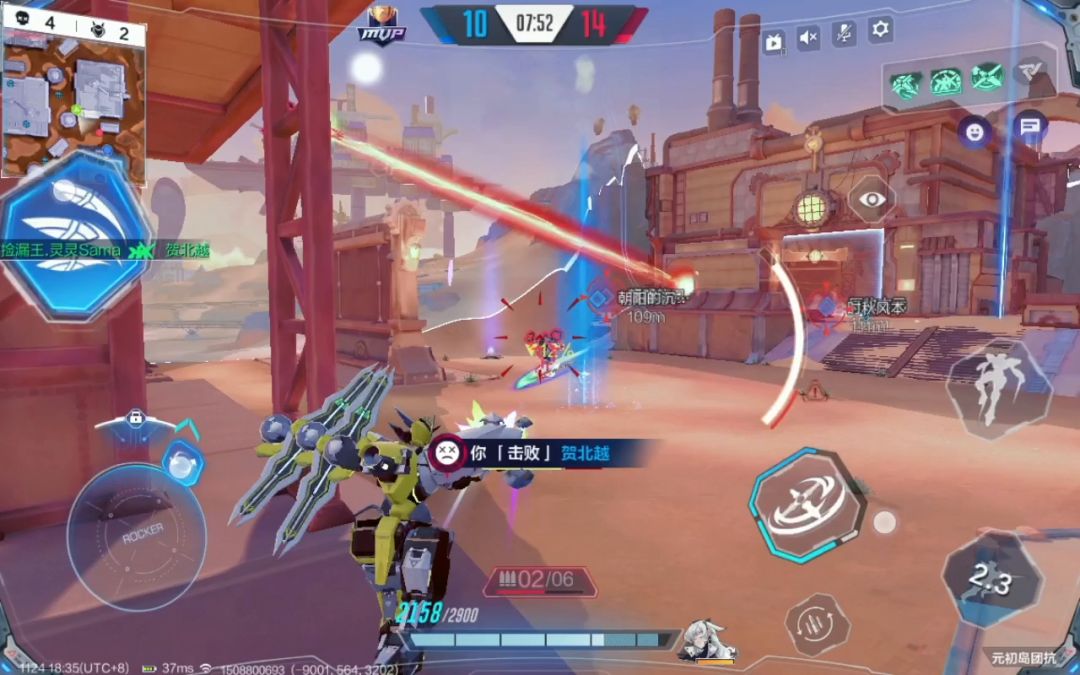Image resolution: width=1080 pixels, height=675 pixels.
Task: Activate the blue orb hexagon skill
Action: click(x=182, y=463)
